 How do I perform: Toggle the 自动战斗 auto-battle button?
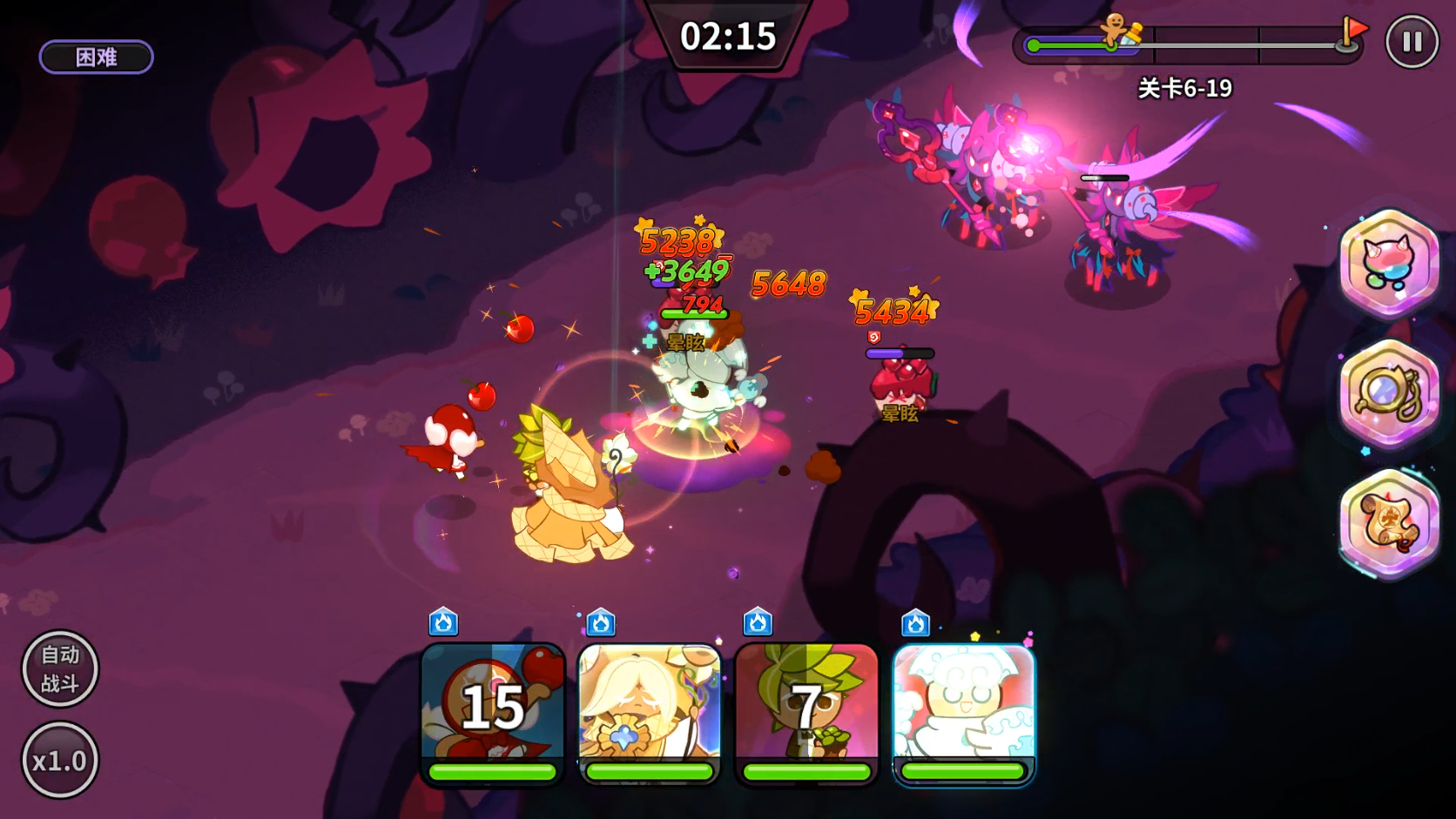60,668
